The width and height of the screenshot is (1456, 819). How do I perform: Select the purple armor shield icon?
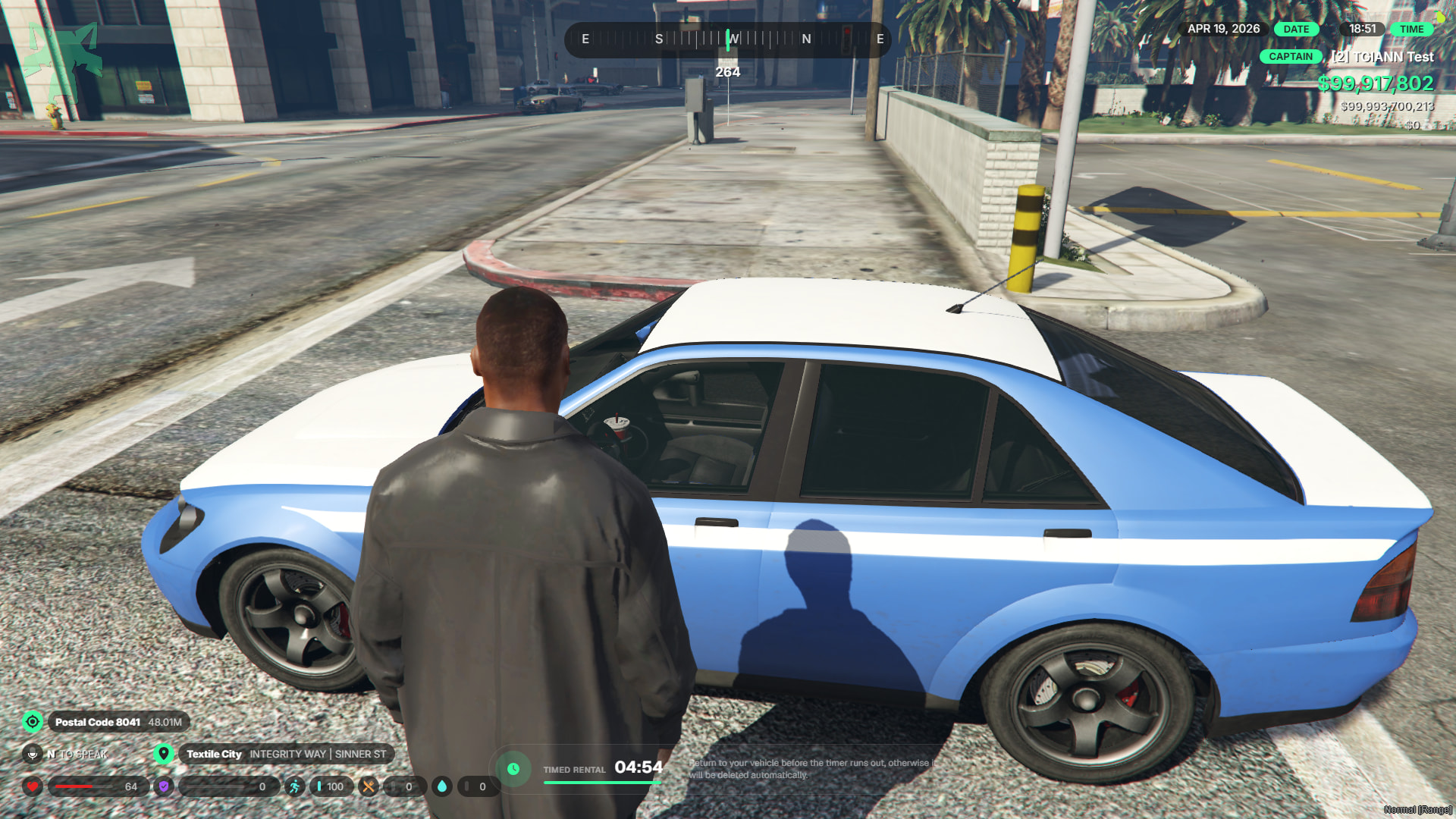coord(163,786)
